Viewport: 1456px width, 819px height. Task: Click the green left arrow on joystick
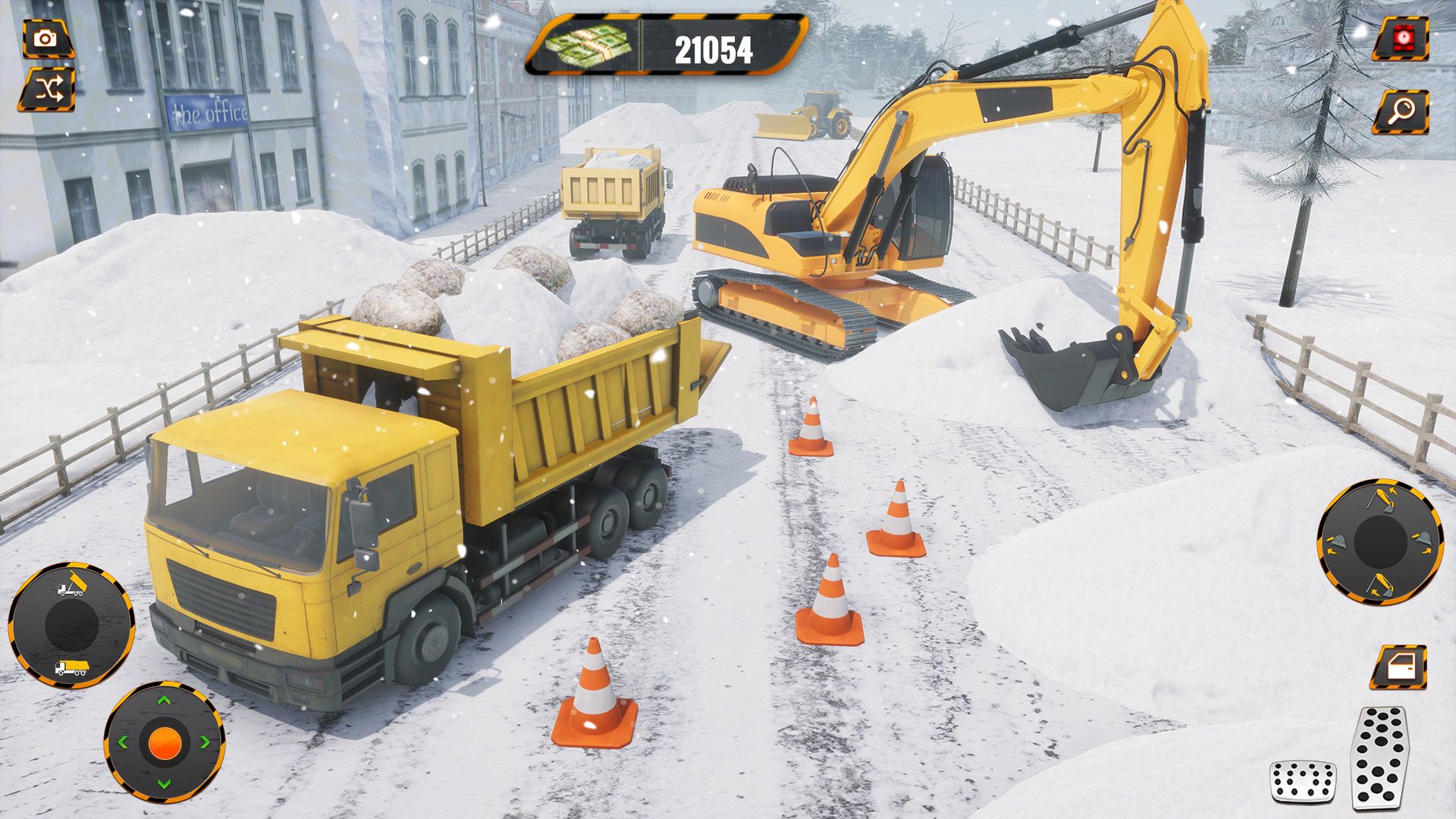pyautogui.click(x=123, y=742)
